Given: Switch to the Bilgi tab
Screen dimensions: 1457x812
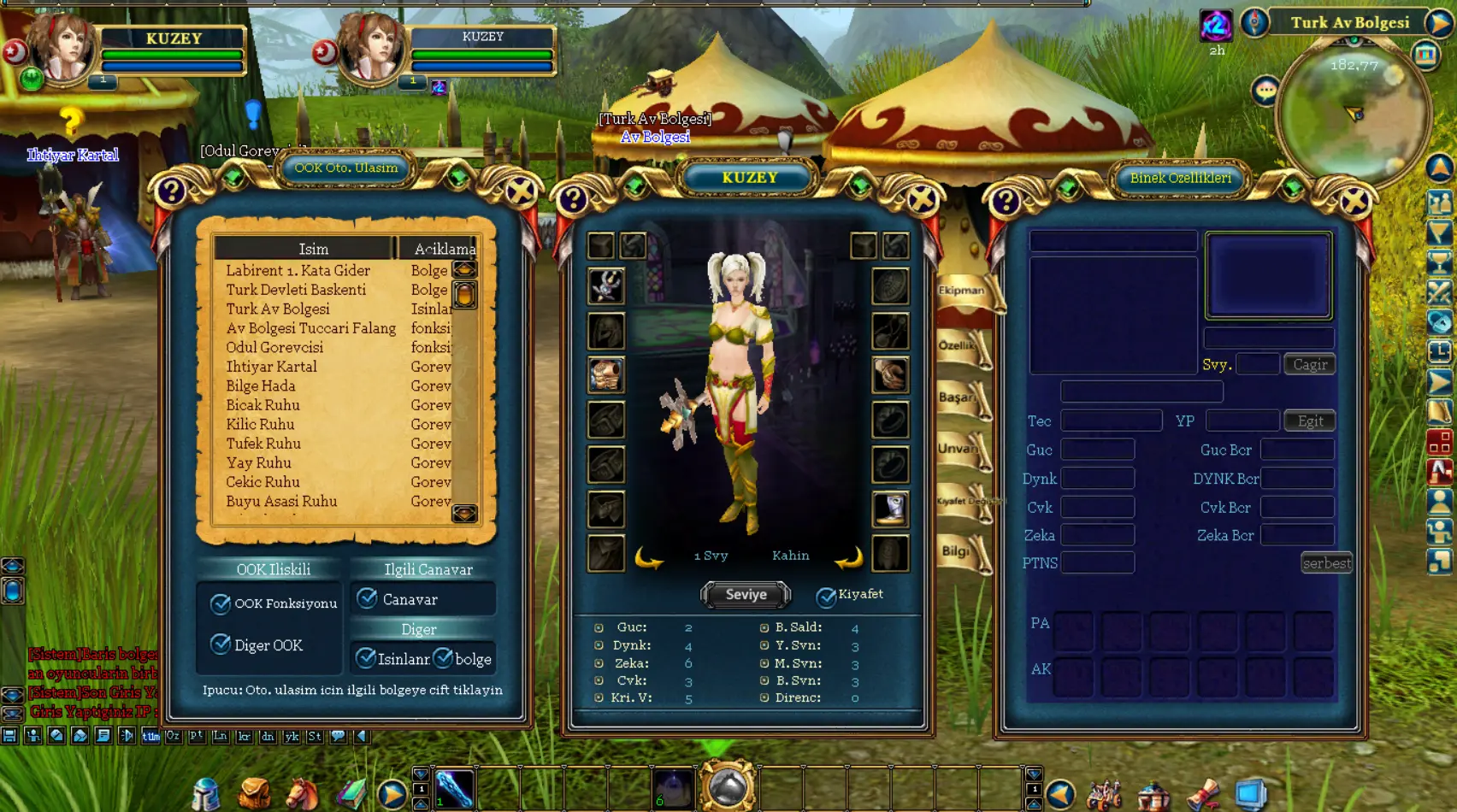Looking at the screenshot, I should click(x=958, y=552).
